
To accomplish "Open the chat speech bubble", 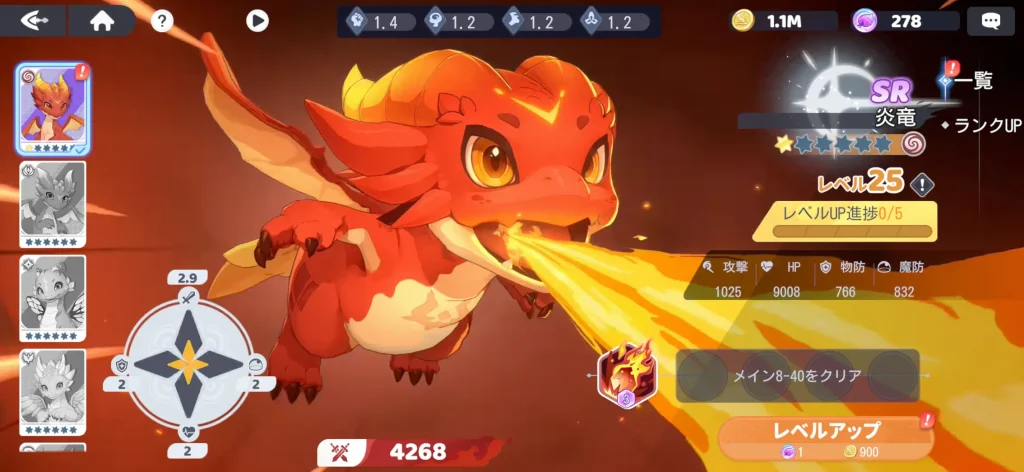I will tap(991, 20).
